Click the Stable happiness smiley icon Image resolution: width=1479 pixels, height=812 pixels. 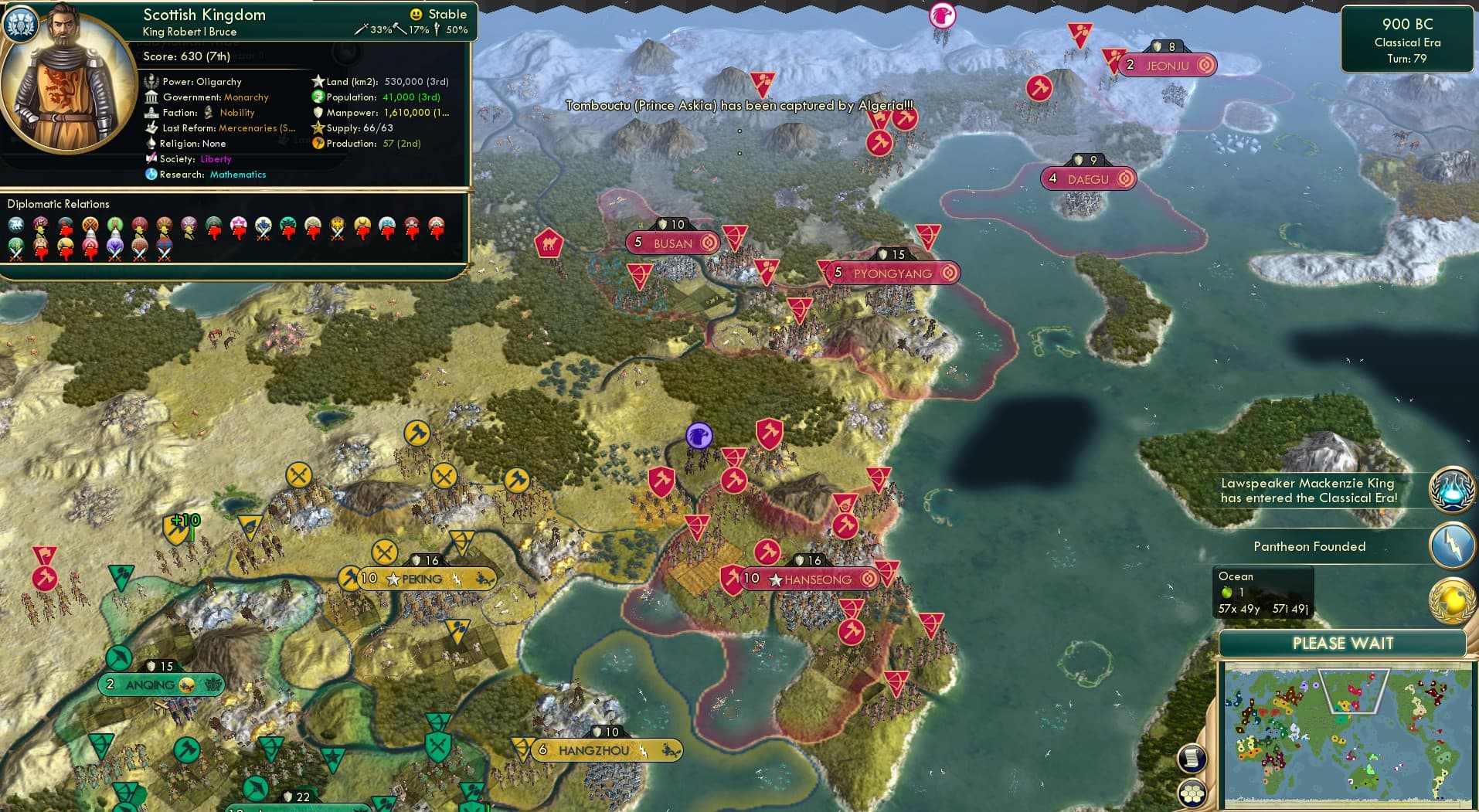click(x=416, y=13)
